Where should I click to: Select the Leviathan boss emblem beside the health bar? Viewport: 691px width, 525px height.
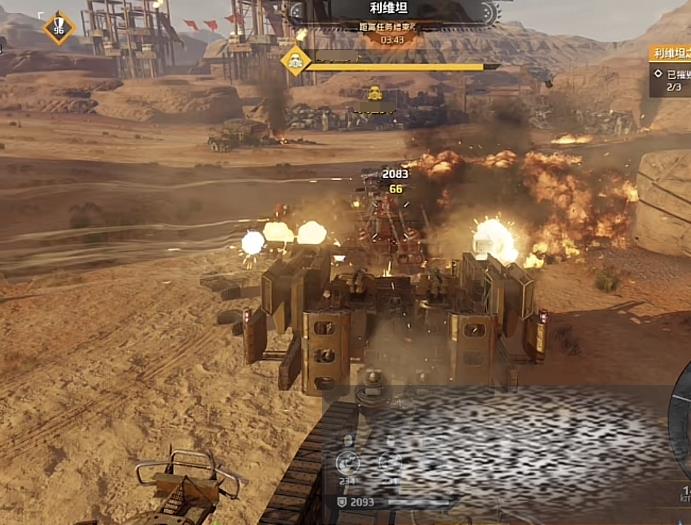(294, 62)
